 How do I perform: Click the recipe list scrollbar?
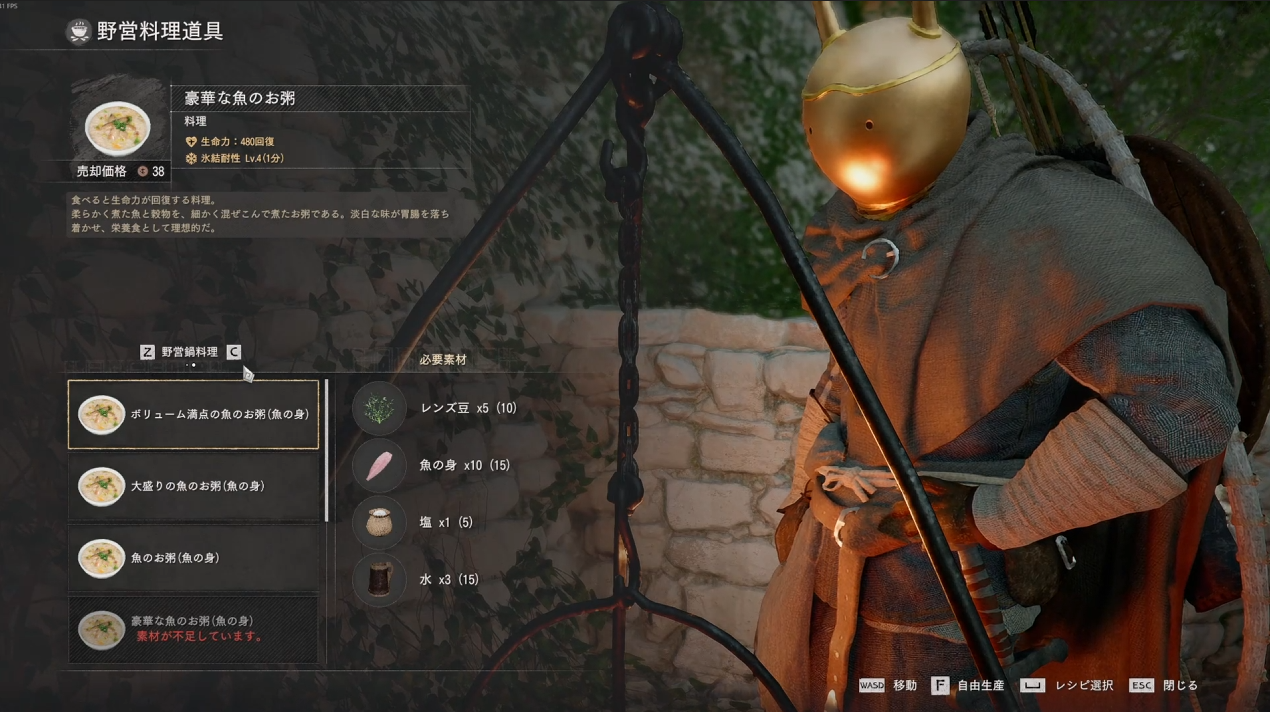326,450
